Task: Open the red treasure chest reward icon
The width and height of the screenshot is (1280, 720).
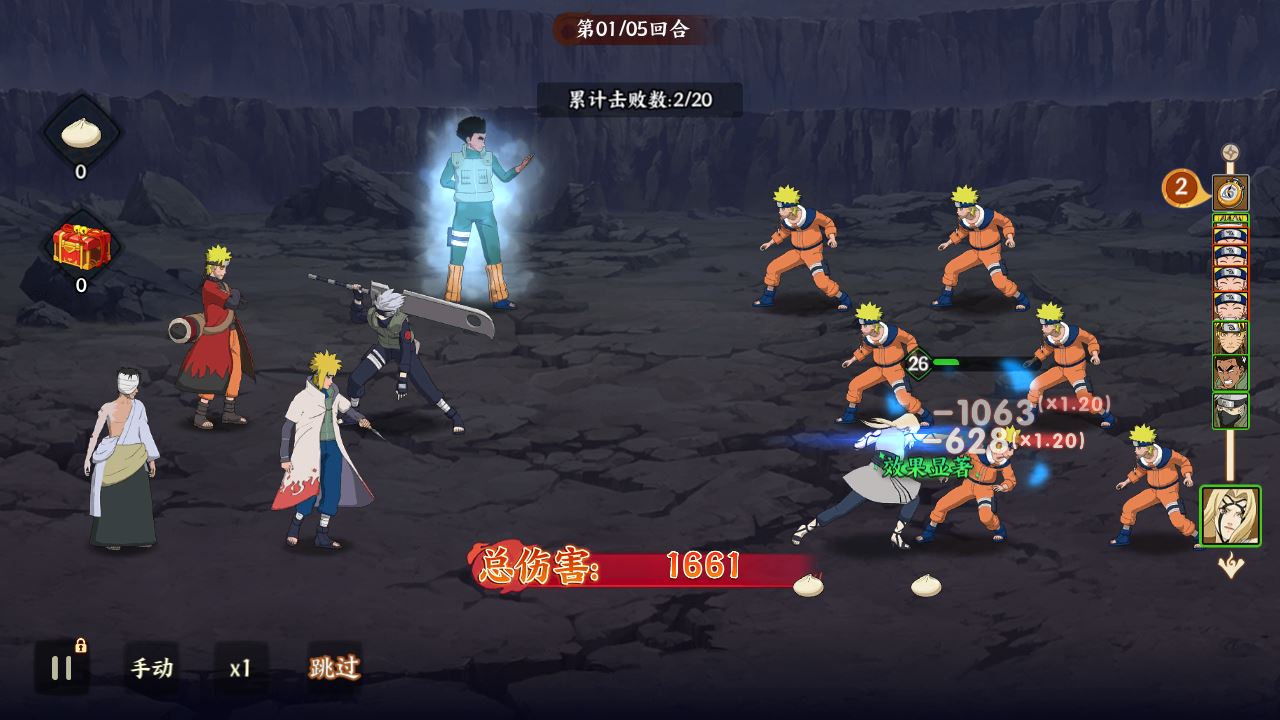Action: pyautogui.click(x=82, y=245)
